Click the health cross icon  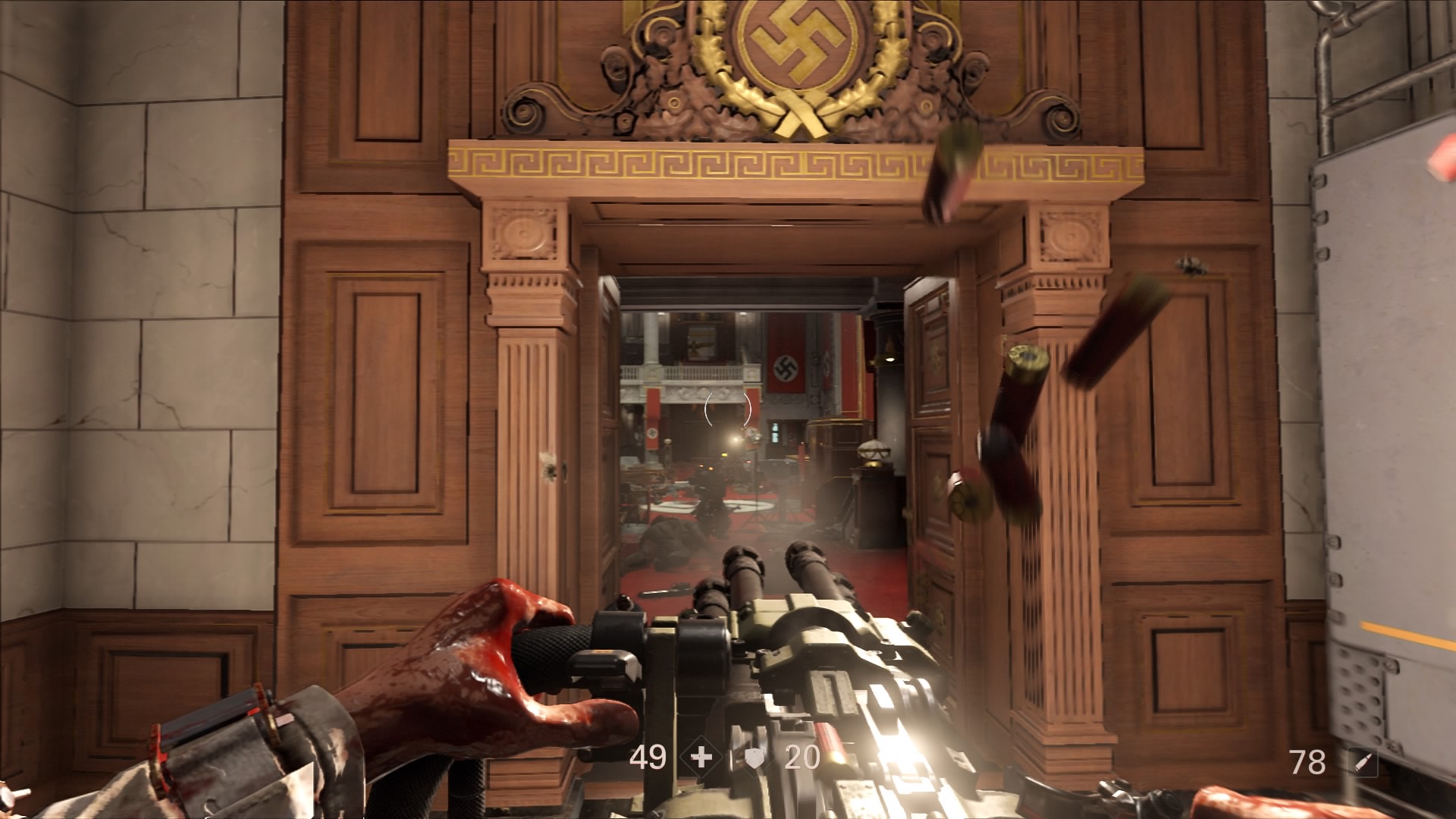[x=701, y=758]
